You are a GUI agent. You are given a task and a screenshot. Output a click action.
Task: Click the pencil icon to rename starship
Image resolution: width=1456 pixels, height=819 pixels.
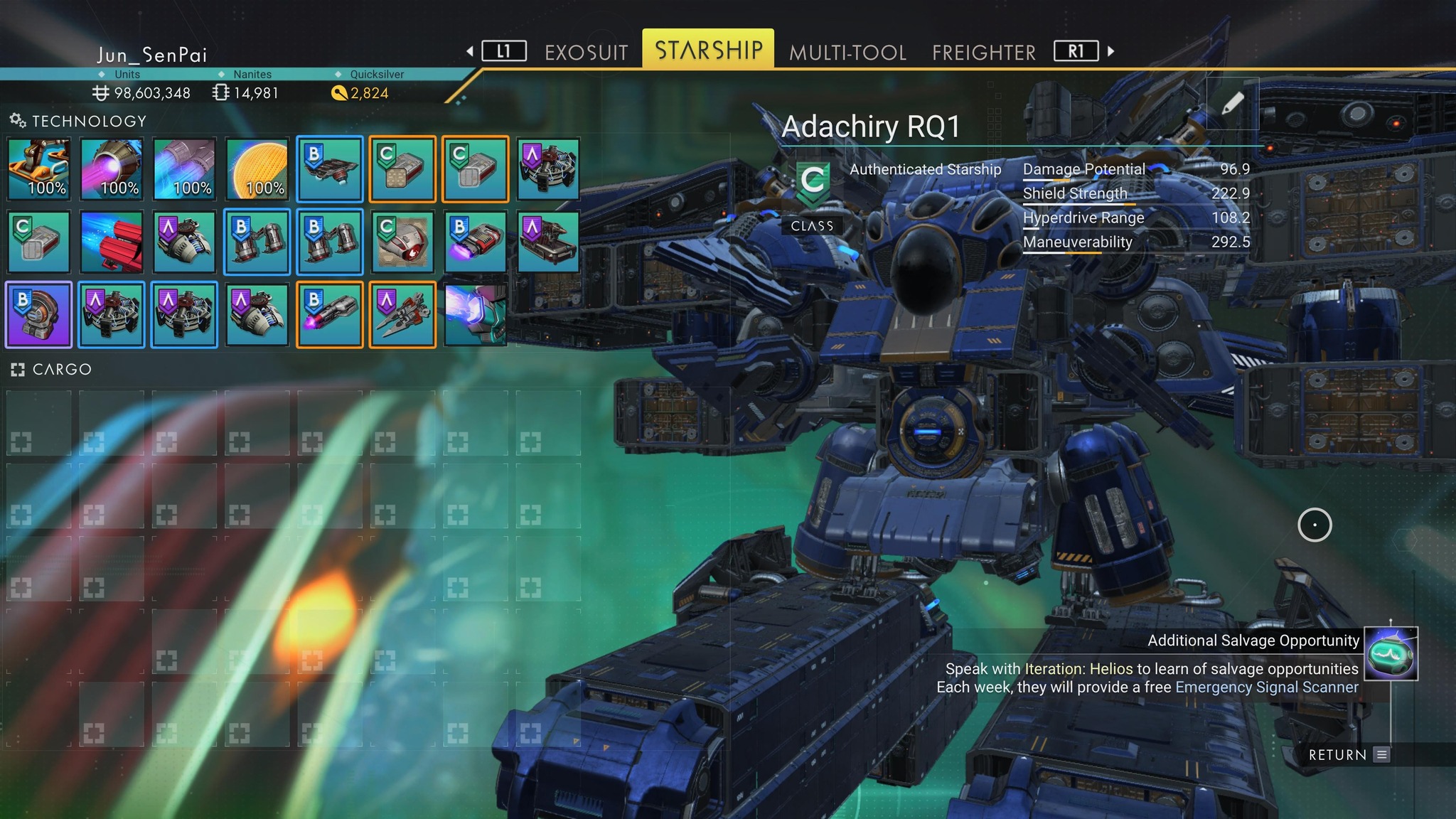[1232, 104]
